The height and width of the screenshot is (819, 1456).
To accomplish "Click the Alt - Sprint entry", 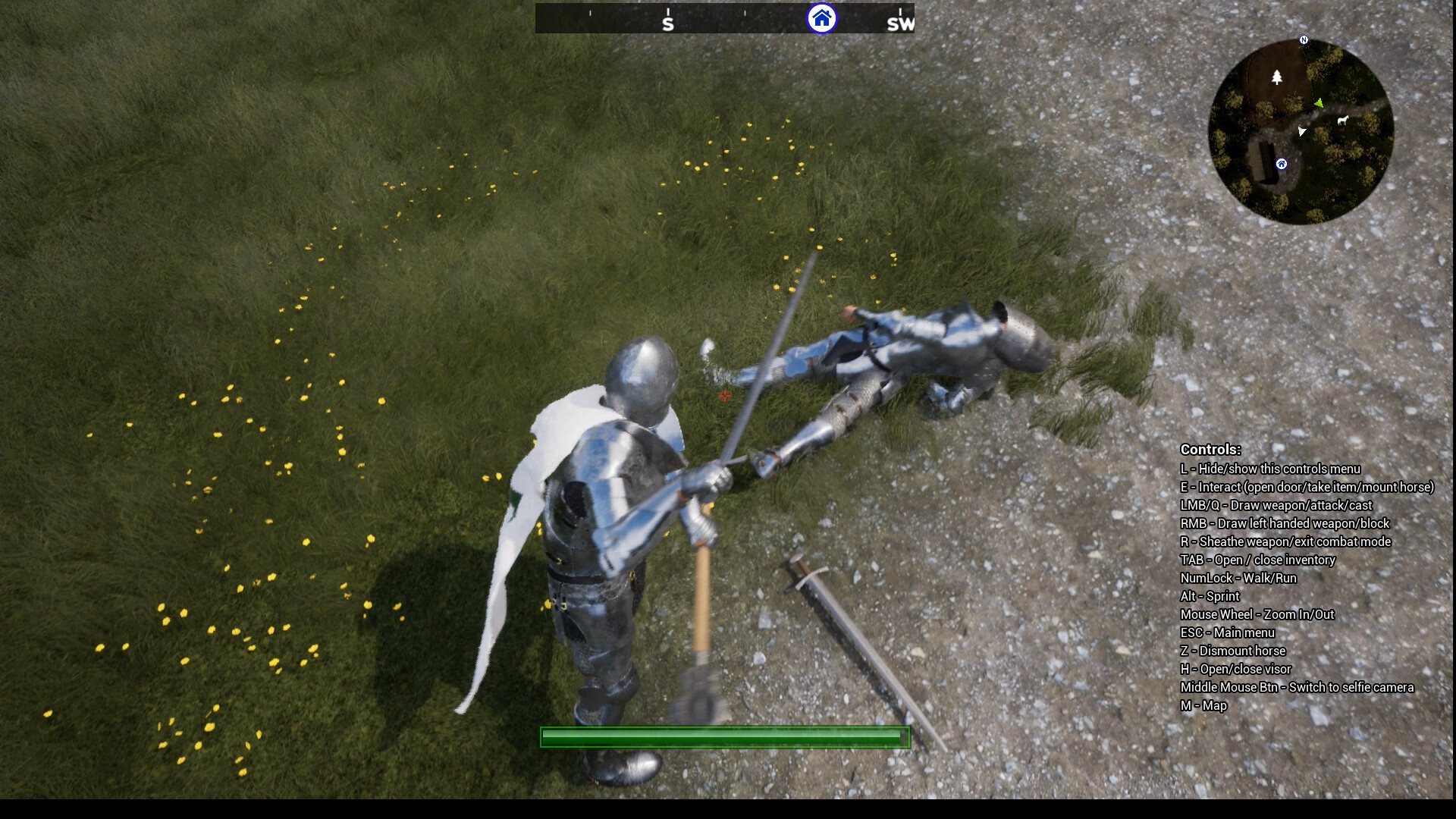I will 1210,596.
